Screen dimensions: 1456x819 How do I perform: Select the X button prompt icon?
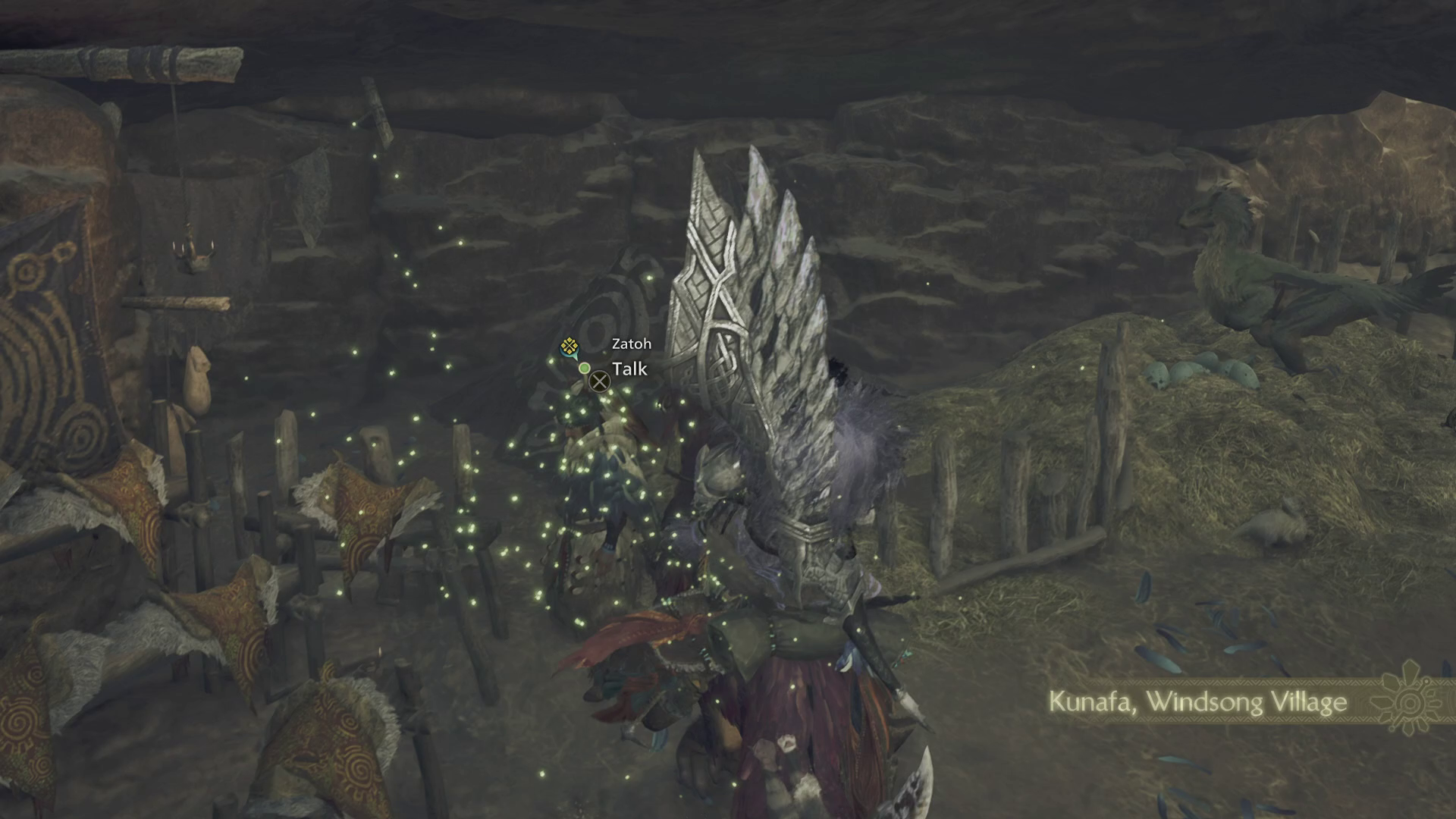(x=600, y=381)
